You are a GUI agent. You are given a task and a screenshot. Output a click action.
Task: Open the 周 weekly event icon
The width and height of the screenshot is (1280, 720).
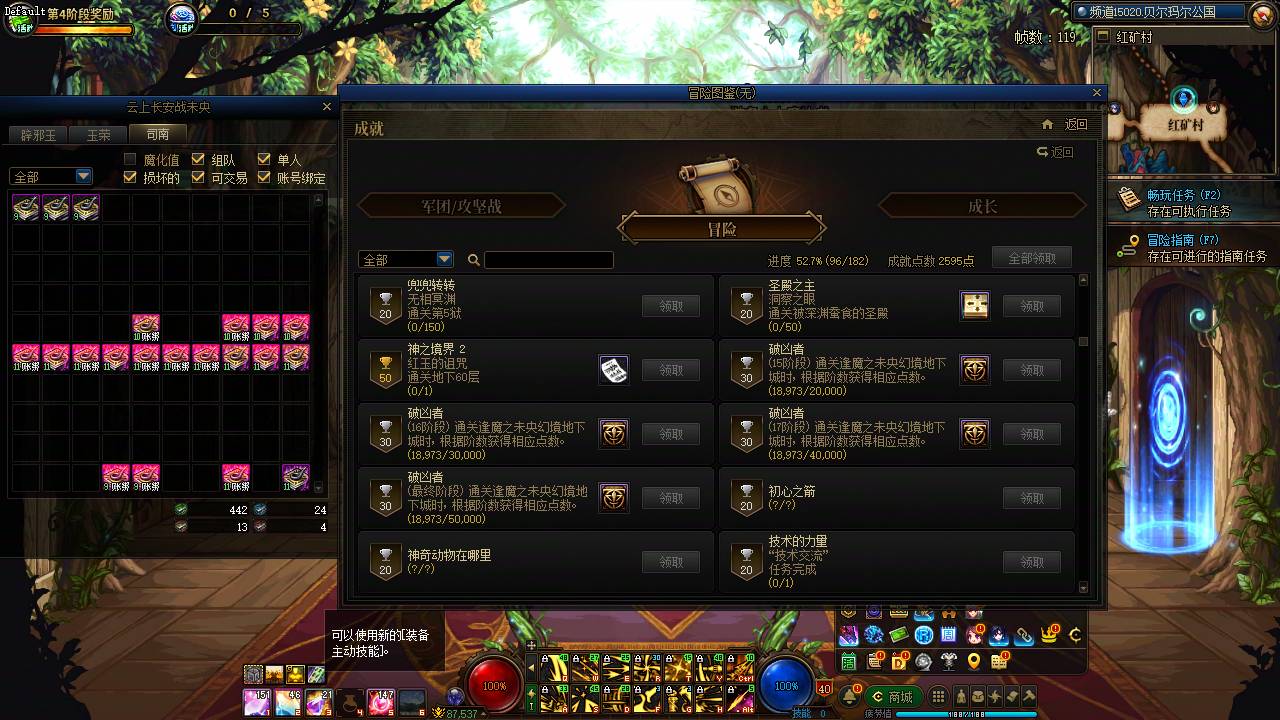click(x=948, y=634)
